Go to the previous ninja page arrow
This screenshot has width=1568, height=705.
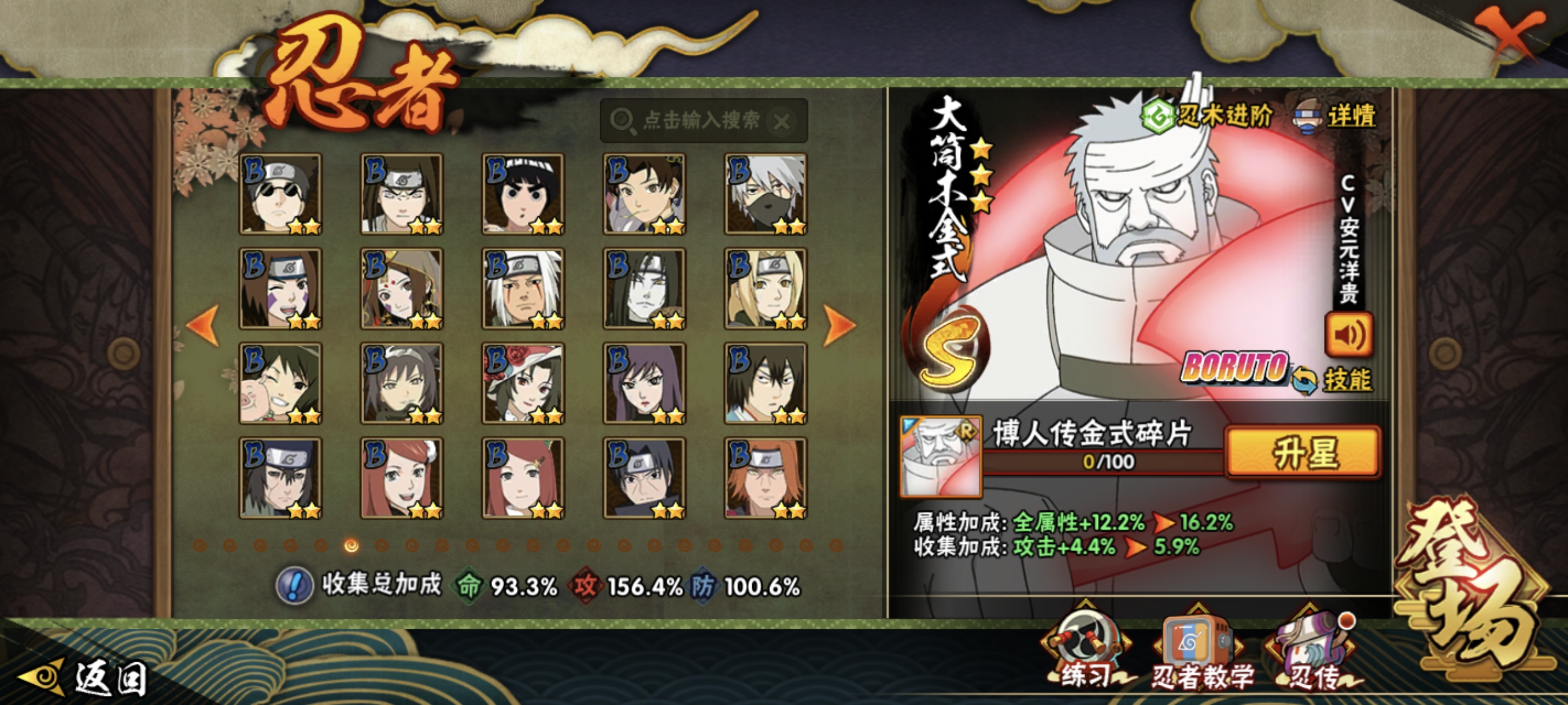(204, 325)
